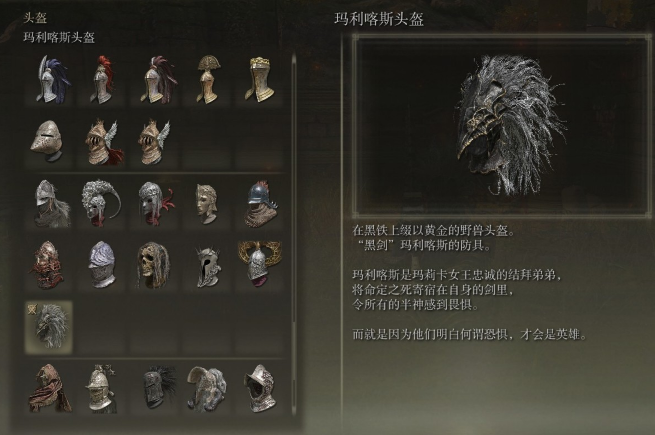This screenshot has height=435, width=655.
Task: Pick the all-gold helmet with veil
Action: pyautogui.click(x=259, y=79)
